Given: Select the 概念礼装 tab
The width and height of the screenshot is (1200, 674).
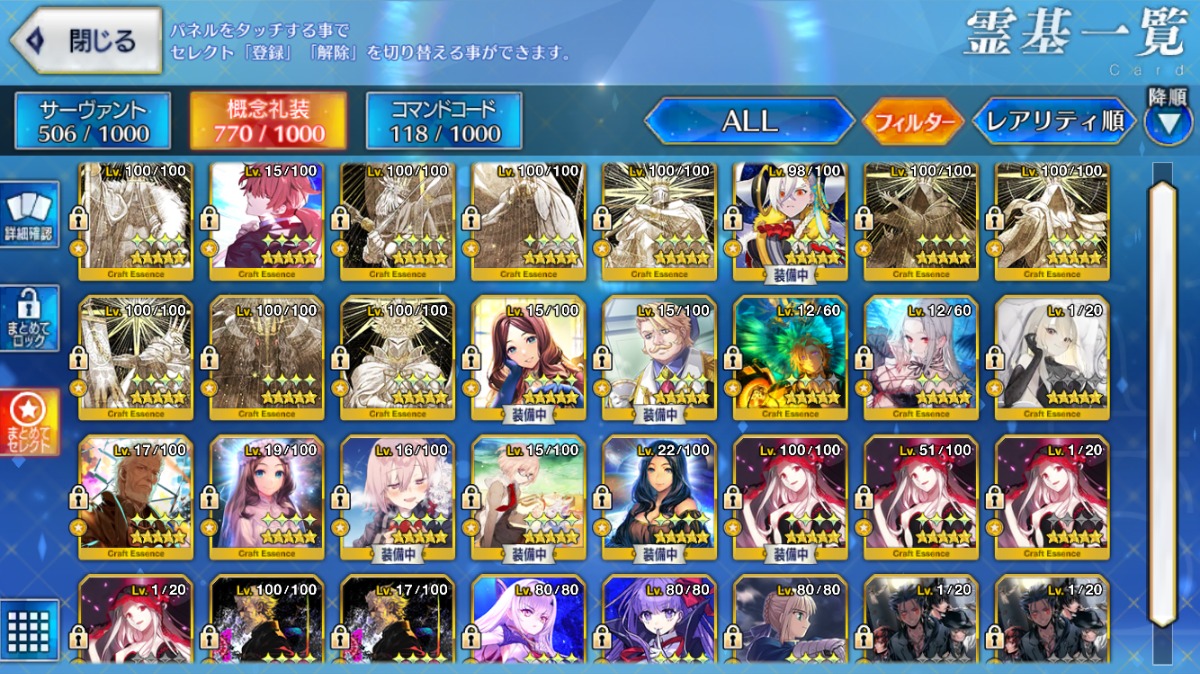Looking at the screenshot, I should tap(269, 121).
